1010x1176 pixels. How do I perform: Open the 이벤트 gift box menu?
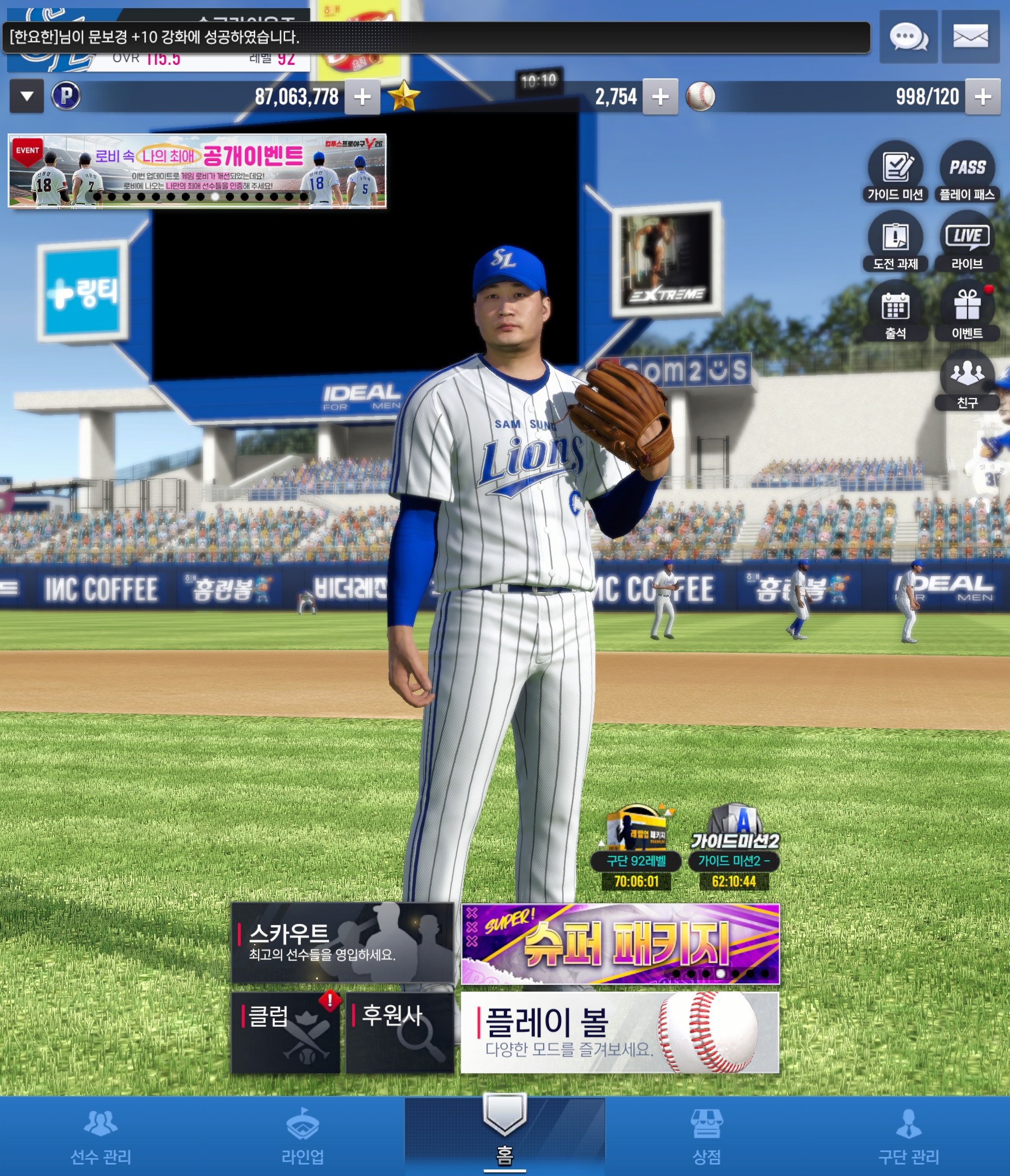(x=967, y=310)
